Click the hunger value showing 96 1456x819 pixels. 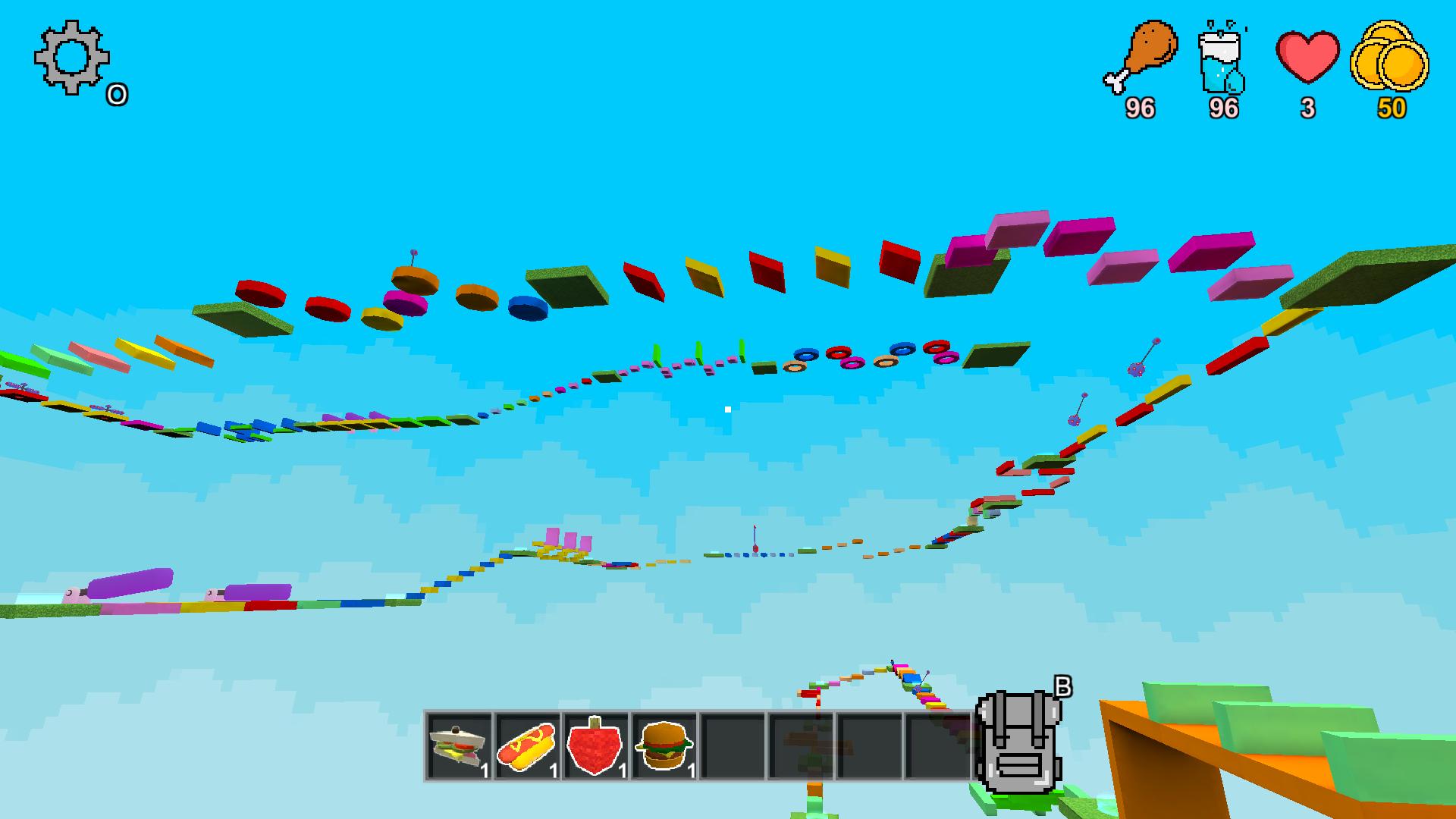(x=1140, y=108)
